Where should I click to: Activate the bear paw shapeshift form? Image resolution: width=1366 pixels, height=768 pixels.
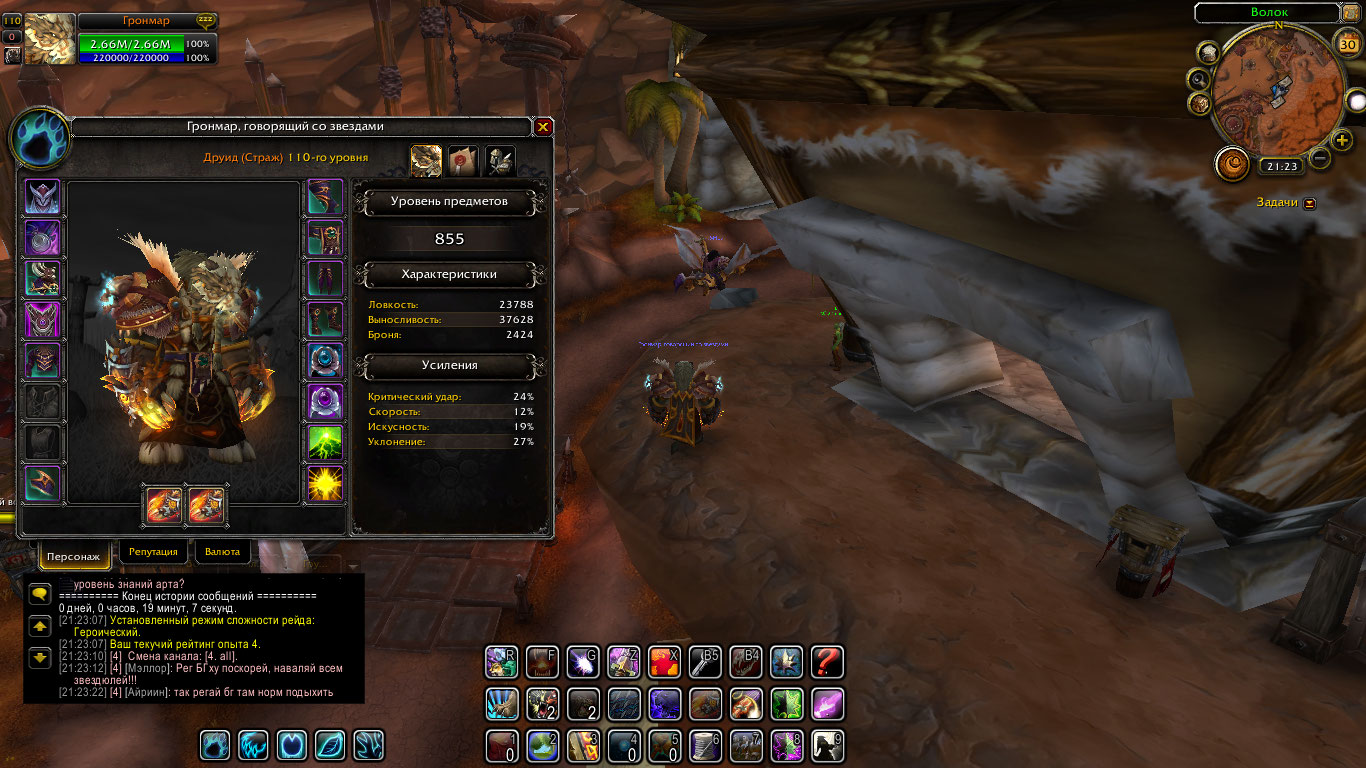(x=215, y=745)
